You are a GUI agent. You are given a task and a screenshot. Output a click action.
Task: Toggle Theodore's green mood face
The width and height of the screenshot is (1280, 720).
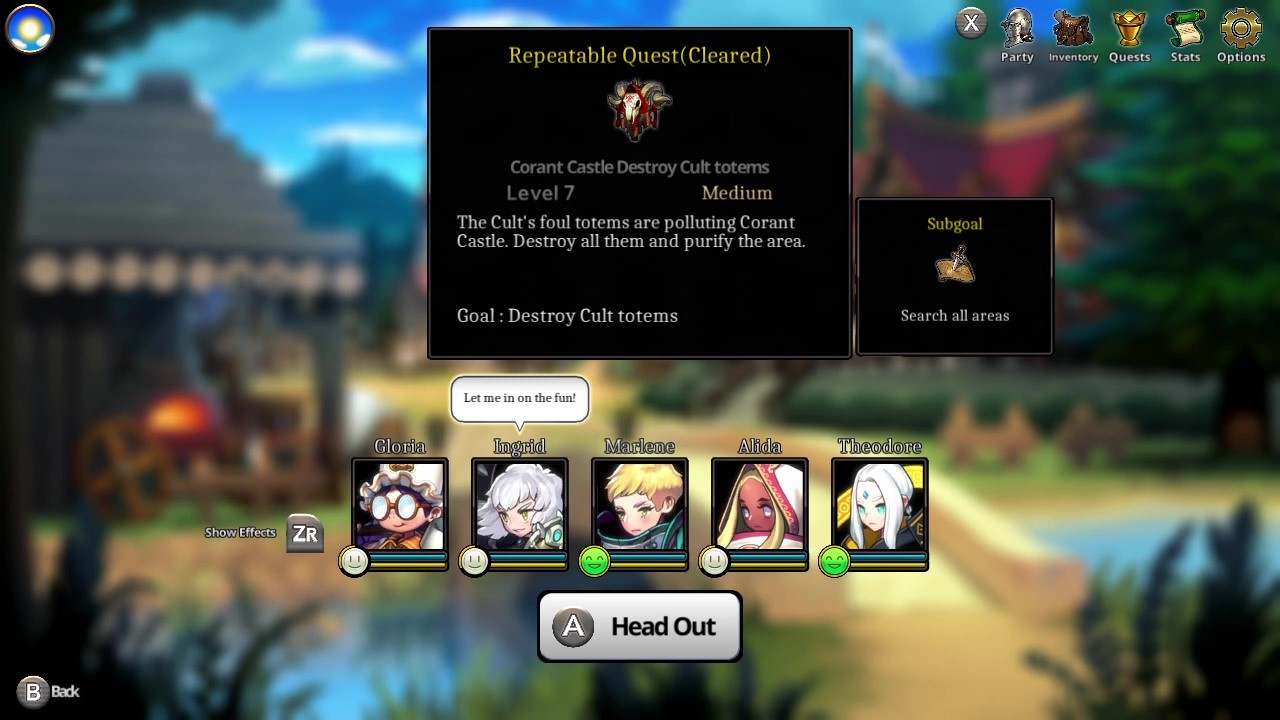[834, 561]
